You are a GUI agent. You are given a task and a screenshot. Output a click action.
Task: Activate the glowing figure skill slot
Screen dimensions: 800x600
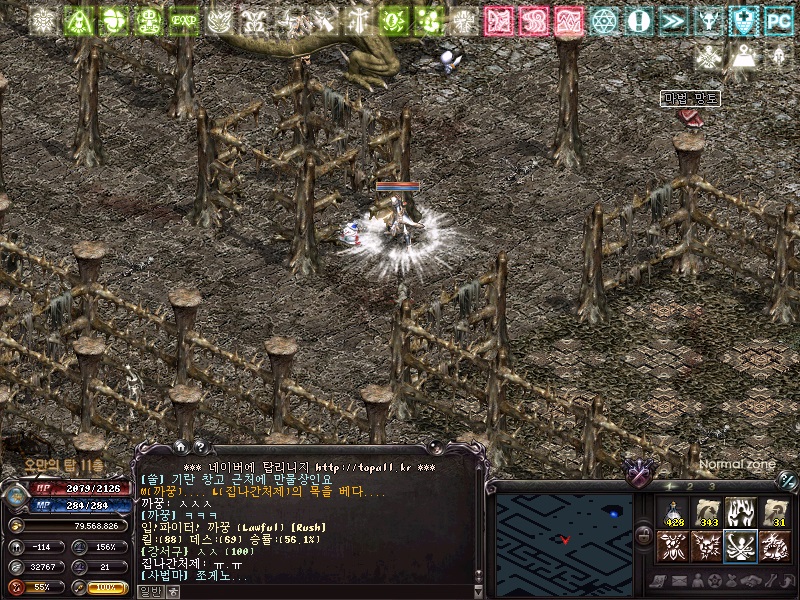tap(741, 513)
